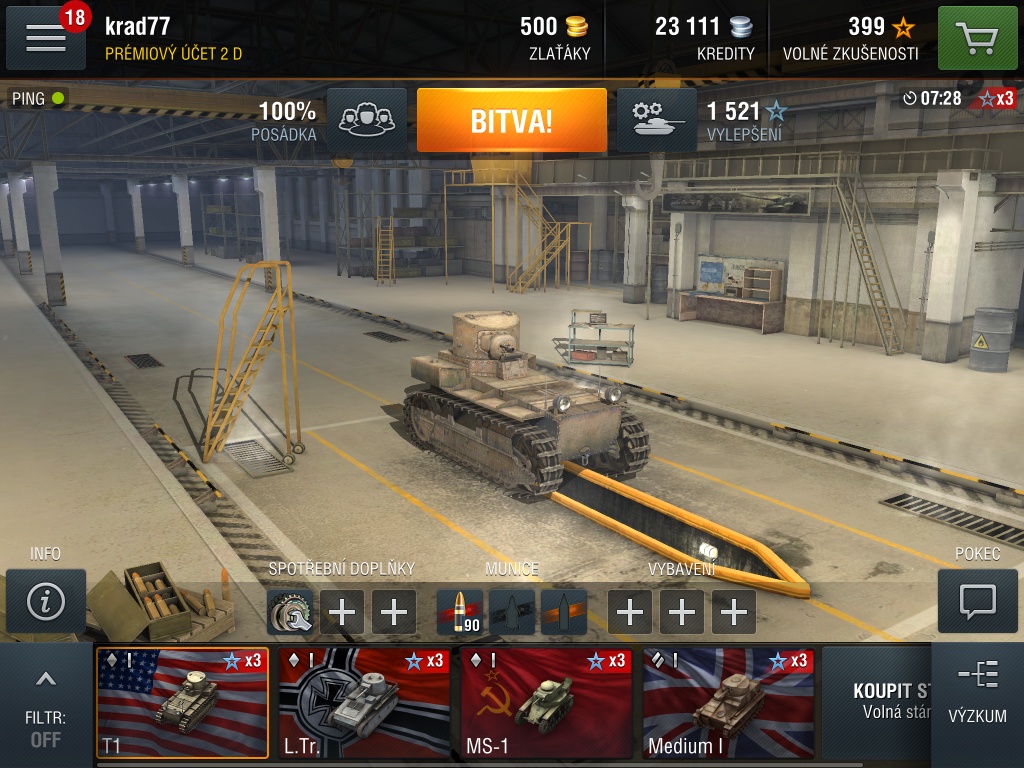Open the tank upgrades (Vylepšení) screen
Viewport: 1024px width, 768px height.
(x=656, y=121)
